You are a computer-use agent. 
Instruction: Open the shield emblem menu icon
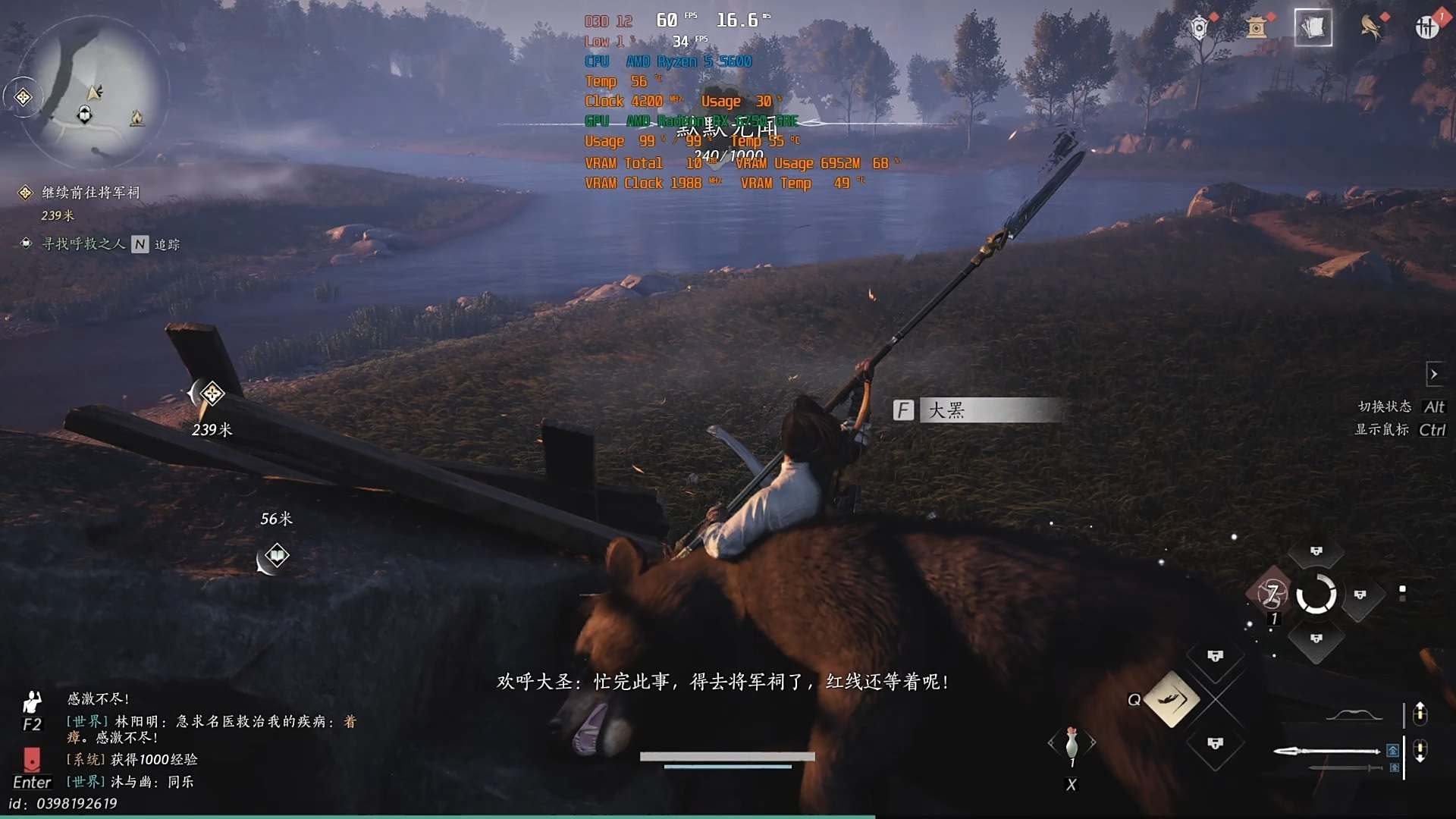(x=1199, y=28)
